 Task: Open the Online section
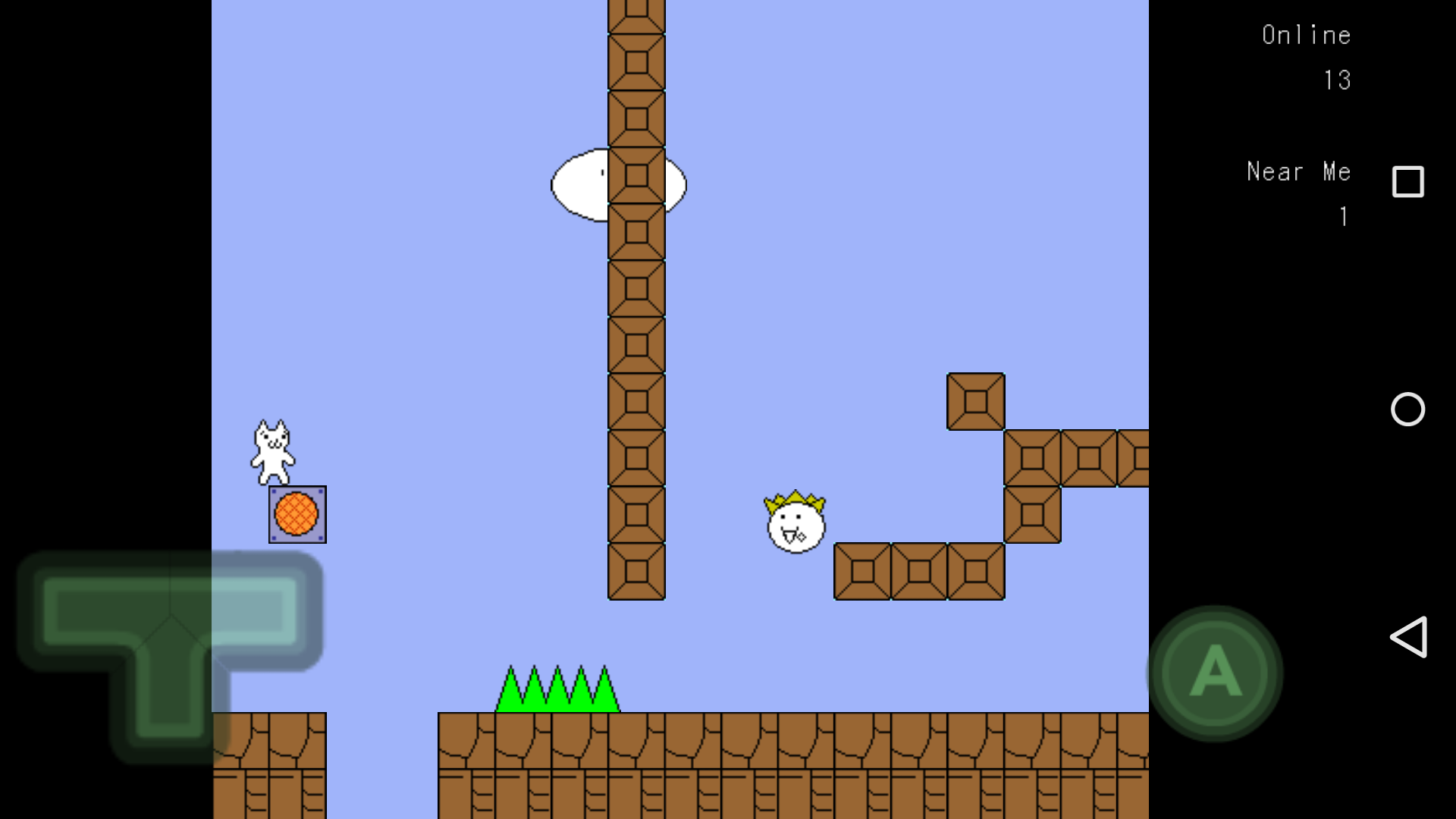click(1307, 34)
